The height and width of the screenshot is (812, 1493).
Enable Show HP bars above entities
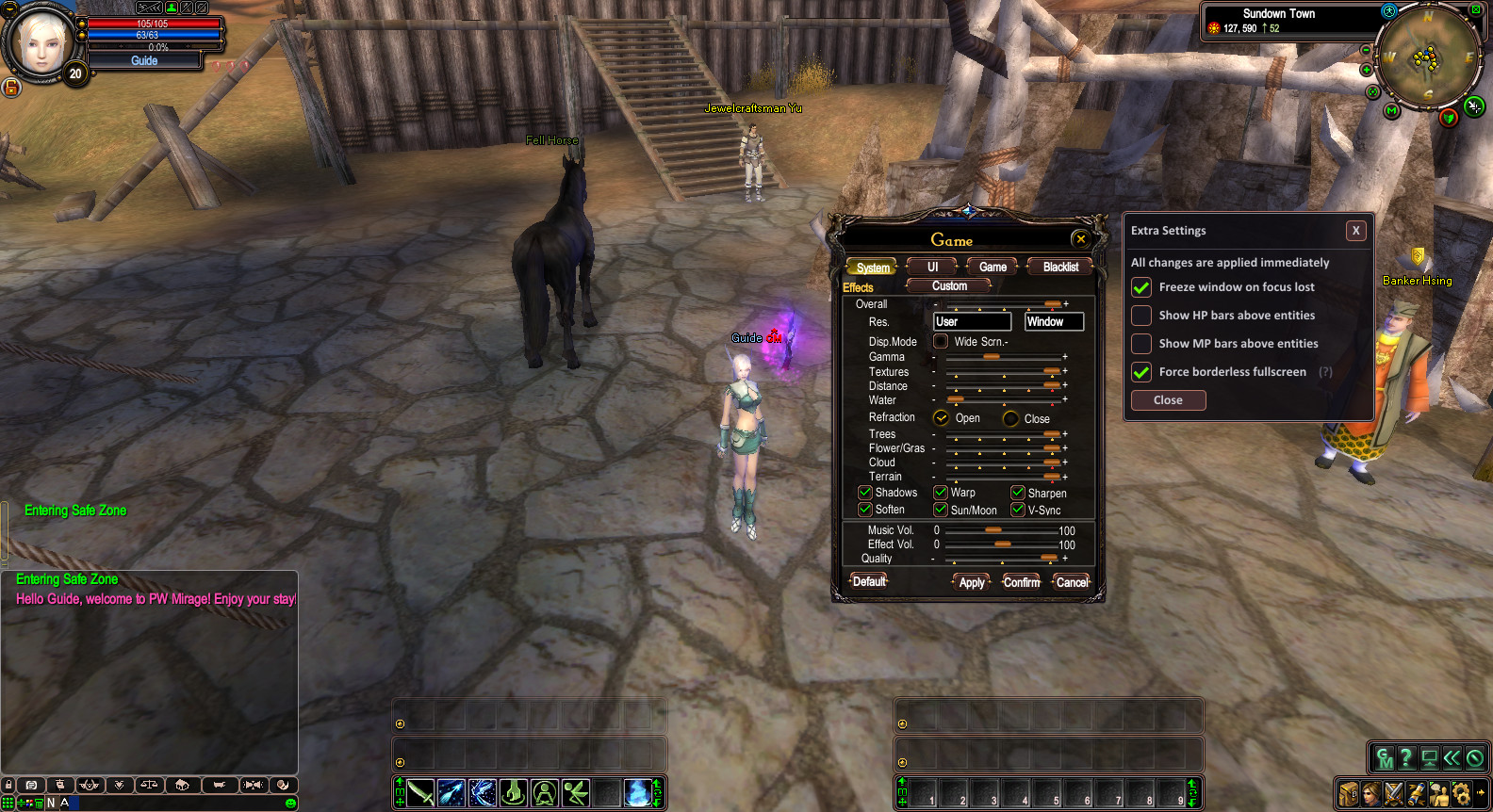(x=1141, y=316)
